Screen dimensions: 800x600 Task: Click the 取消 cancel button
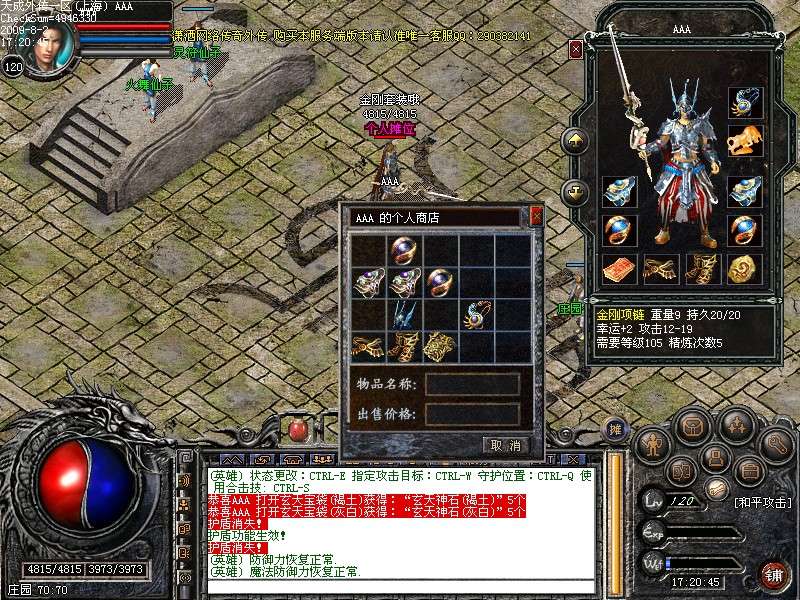[x=505, y=445]
